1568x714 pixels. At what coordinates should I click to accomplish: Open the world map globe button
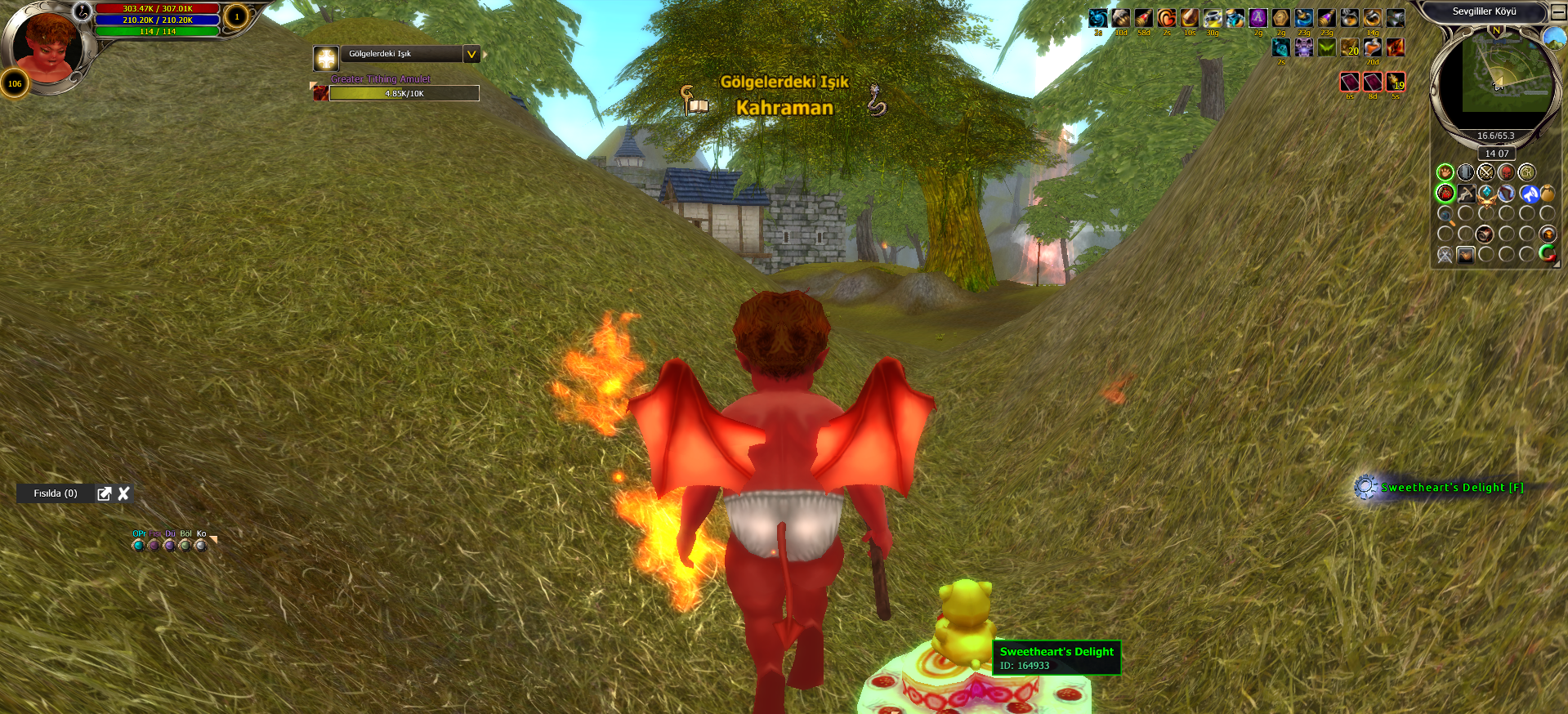(x=1553, y=37)
